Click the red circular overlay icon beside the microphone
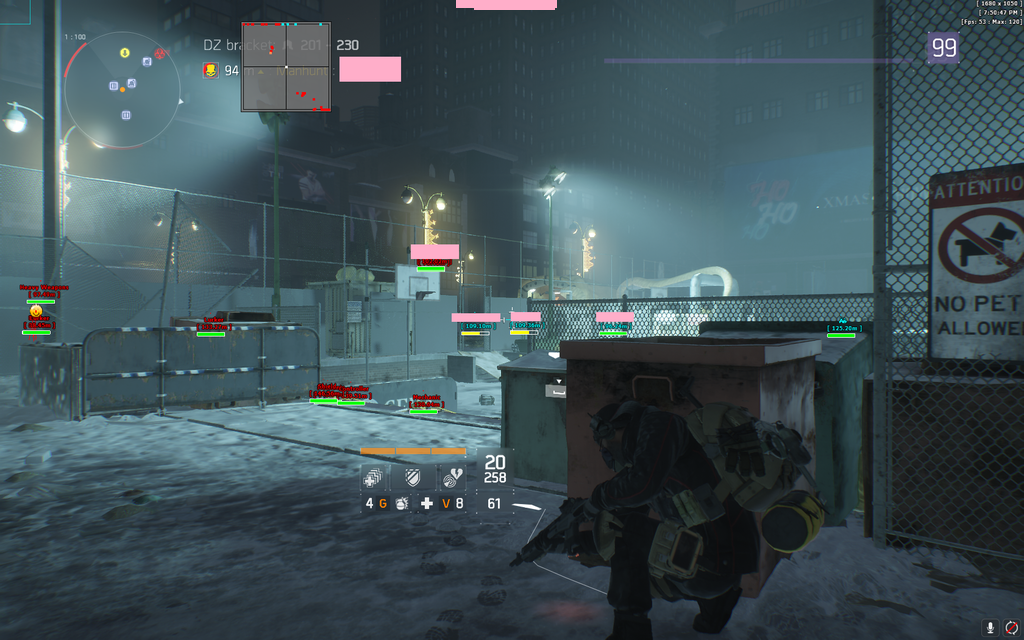 pyautogui.click(x=1011, y=627)
